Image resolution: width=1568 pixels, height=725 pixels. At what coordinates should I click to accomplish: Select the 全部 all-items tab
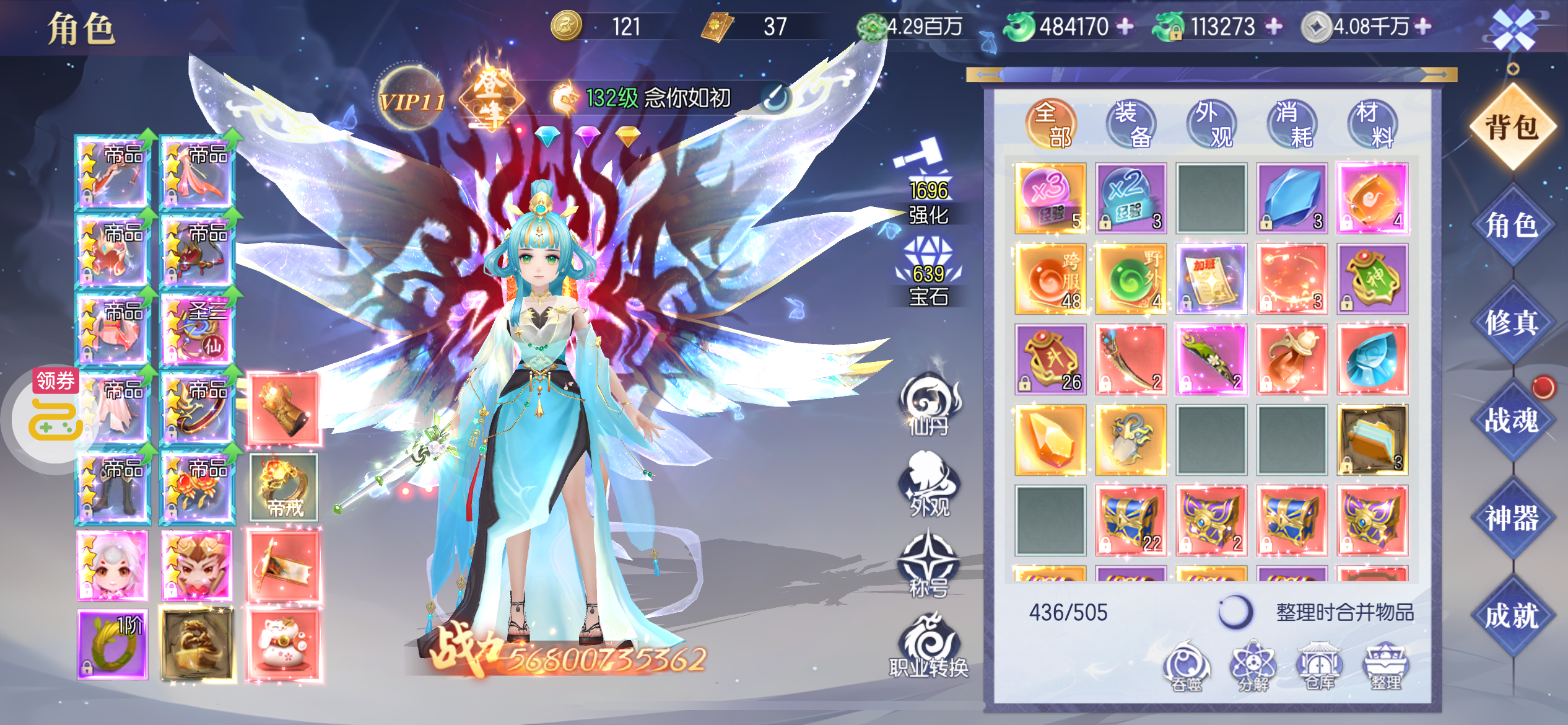(x=1051, y=124)
